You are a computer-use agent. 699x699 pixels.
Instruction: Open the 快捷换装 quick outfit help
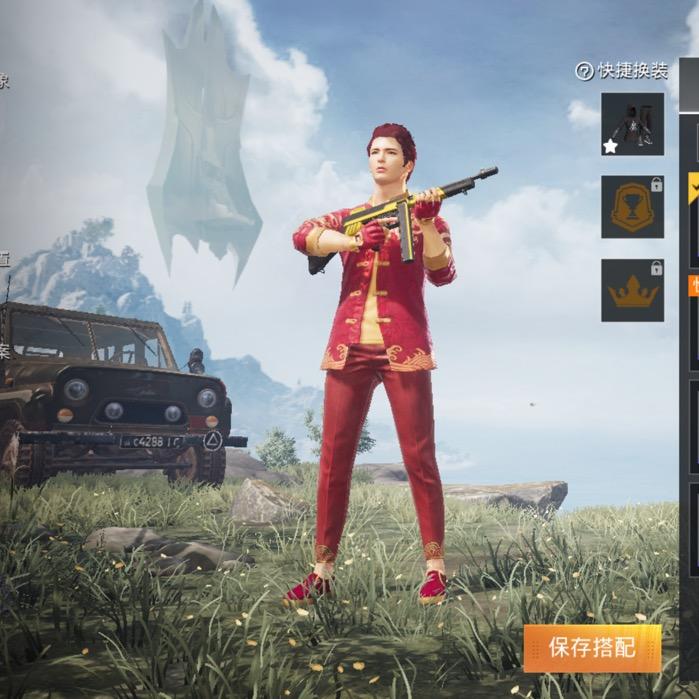[x=585, y=71]
